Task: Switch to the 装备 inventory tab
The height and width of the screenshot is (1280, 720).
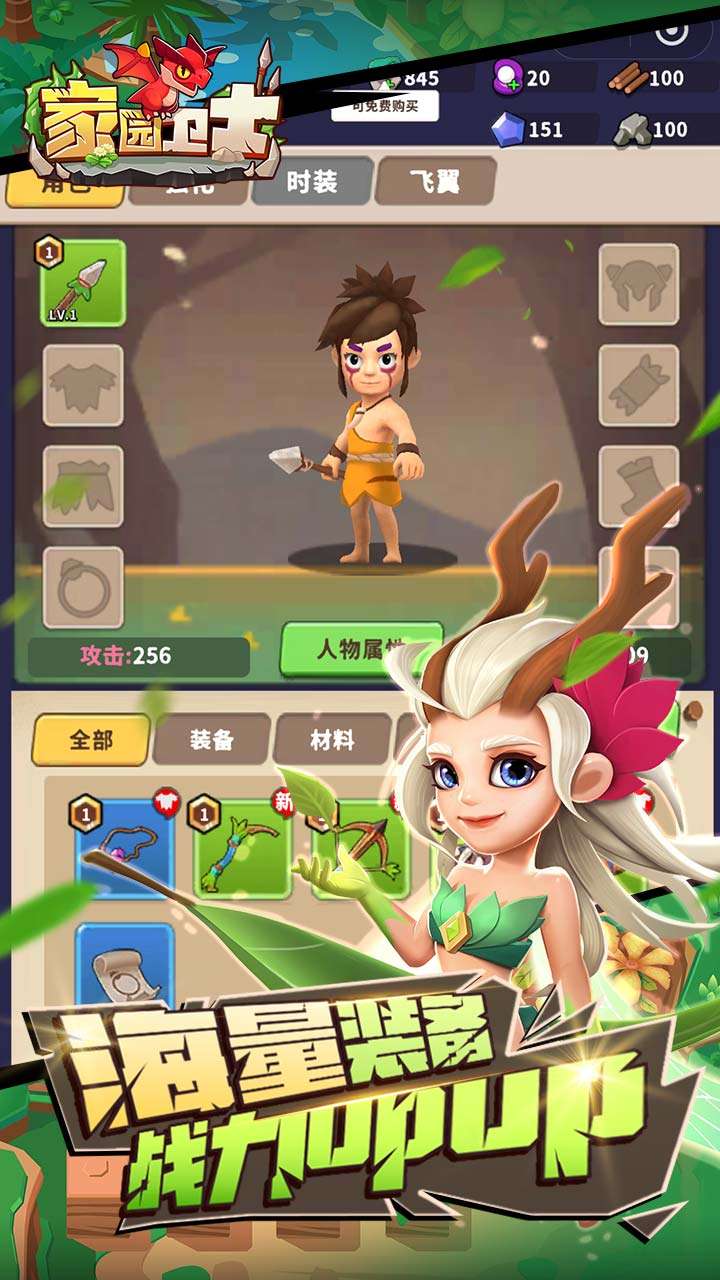Action: (211, 740)
